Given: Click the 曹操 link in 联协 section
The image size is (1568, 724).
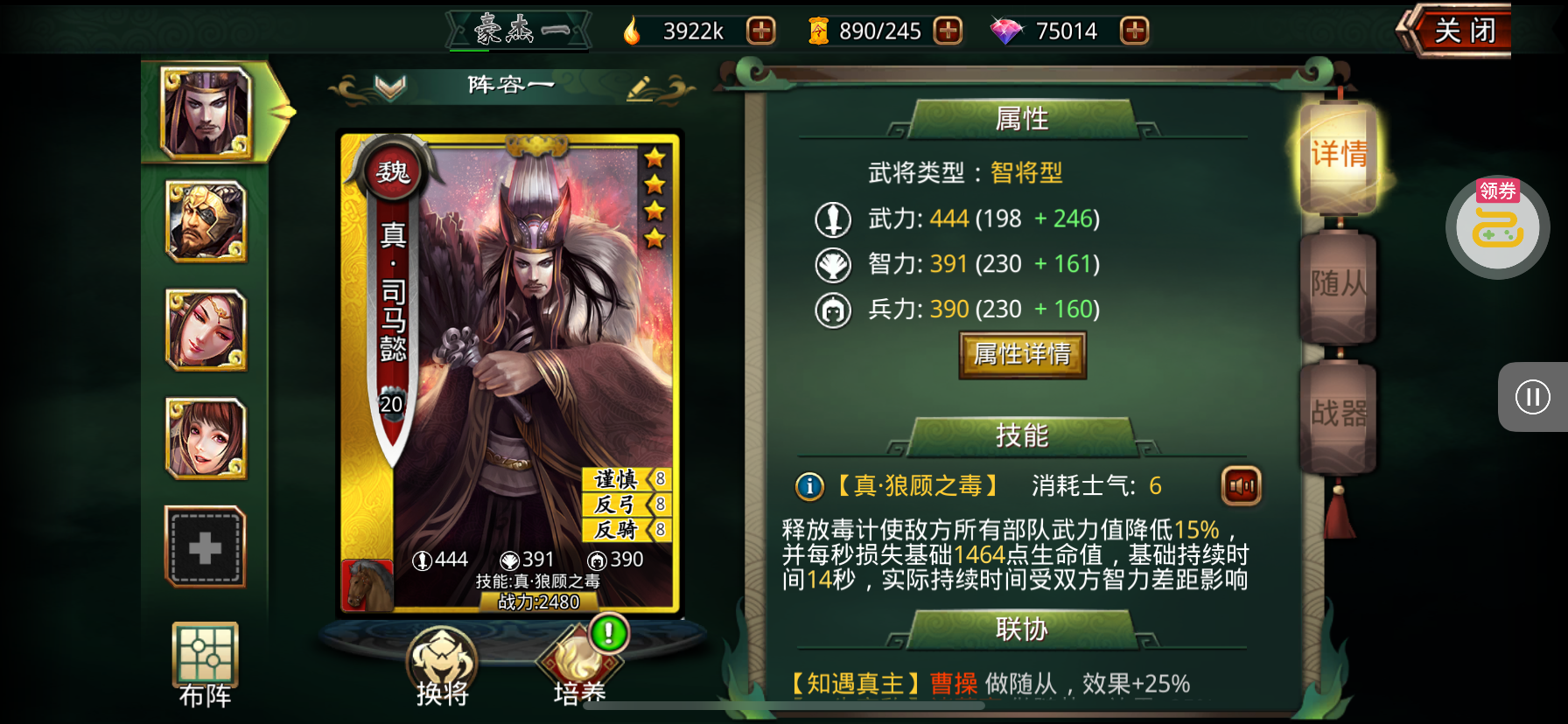Looking at the screenshot, I should click(954, 683).
